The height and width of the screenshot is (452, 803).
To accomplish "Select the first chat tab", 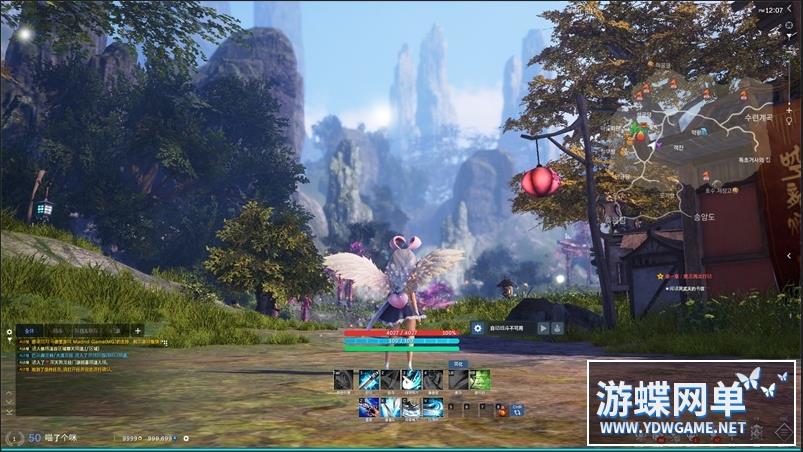I will click(x=29, y=330).
